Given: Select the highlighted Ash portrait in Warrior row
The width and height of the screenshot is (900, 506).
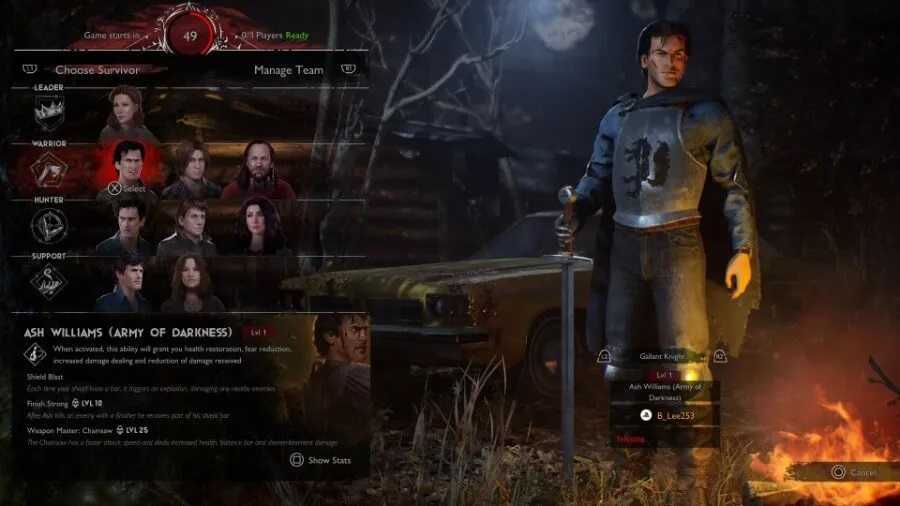Looking at the screenshot, I should 129,165.
